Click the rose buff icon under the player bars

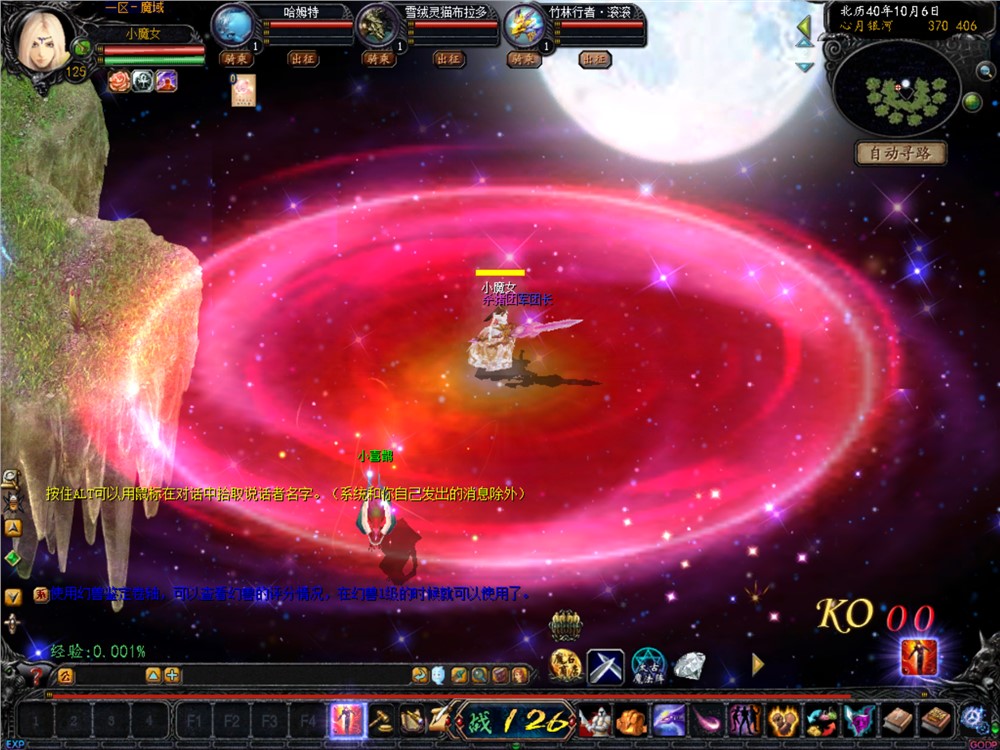117,82
